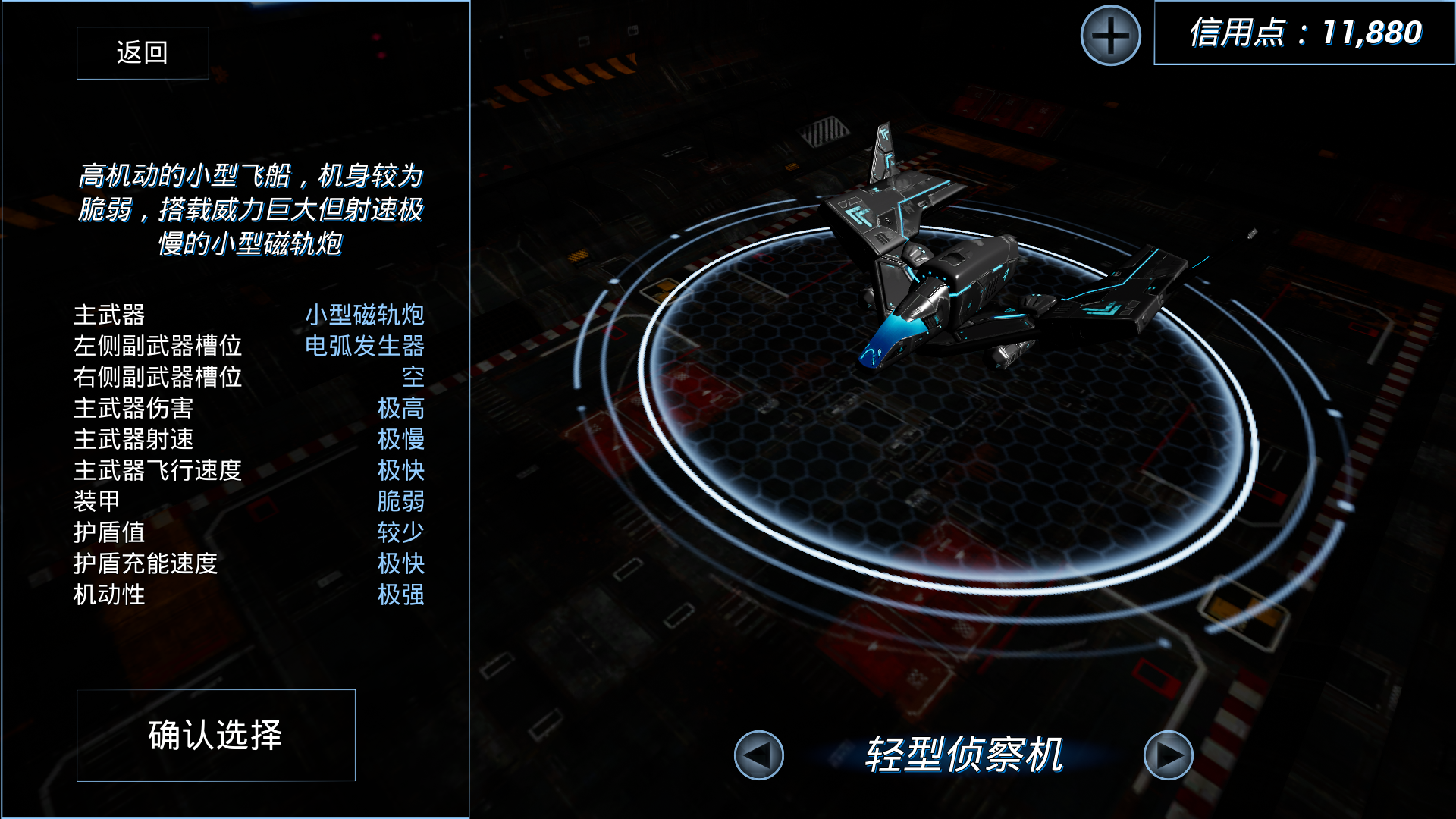Show the next ship with right arrow

click(1168, 755)
